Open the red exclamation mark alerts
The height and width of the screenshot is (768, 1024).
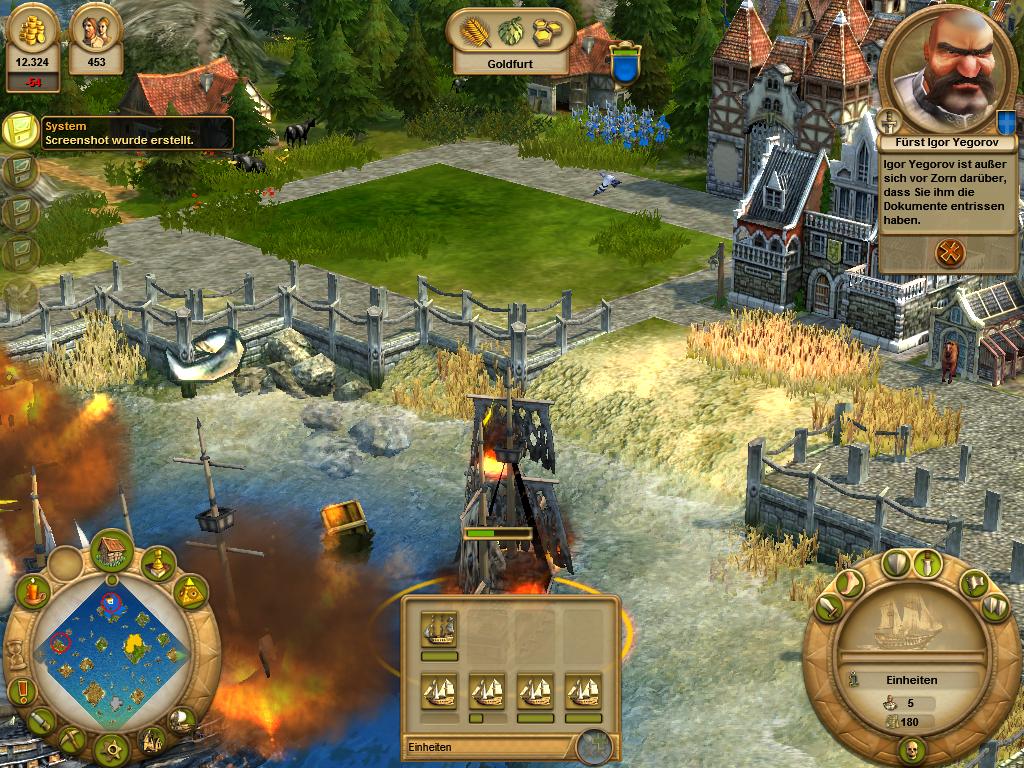click(20, 690)
